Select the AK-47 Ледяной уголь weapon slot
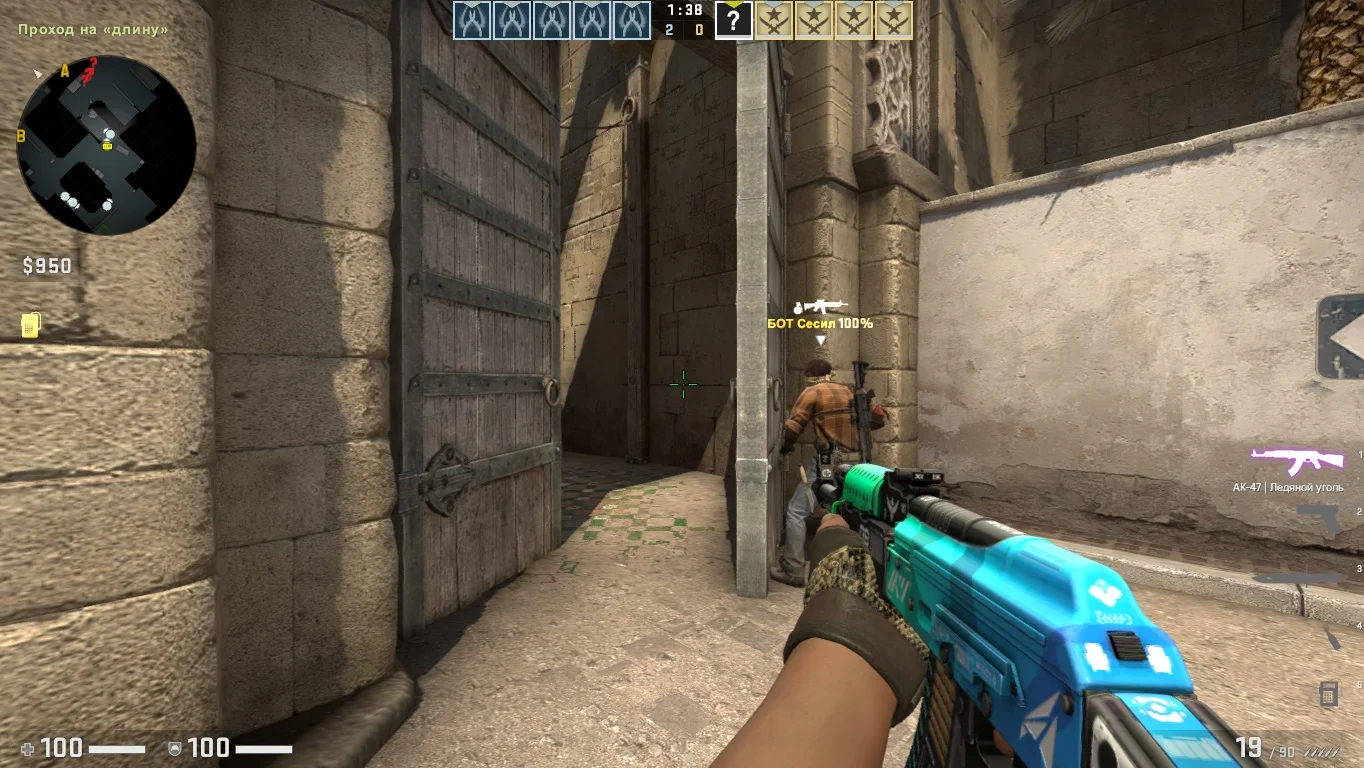Viewport: 1364px width, 768px height. point(1296,461)
